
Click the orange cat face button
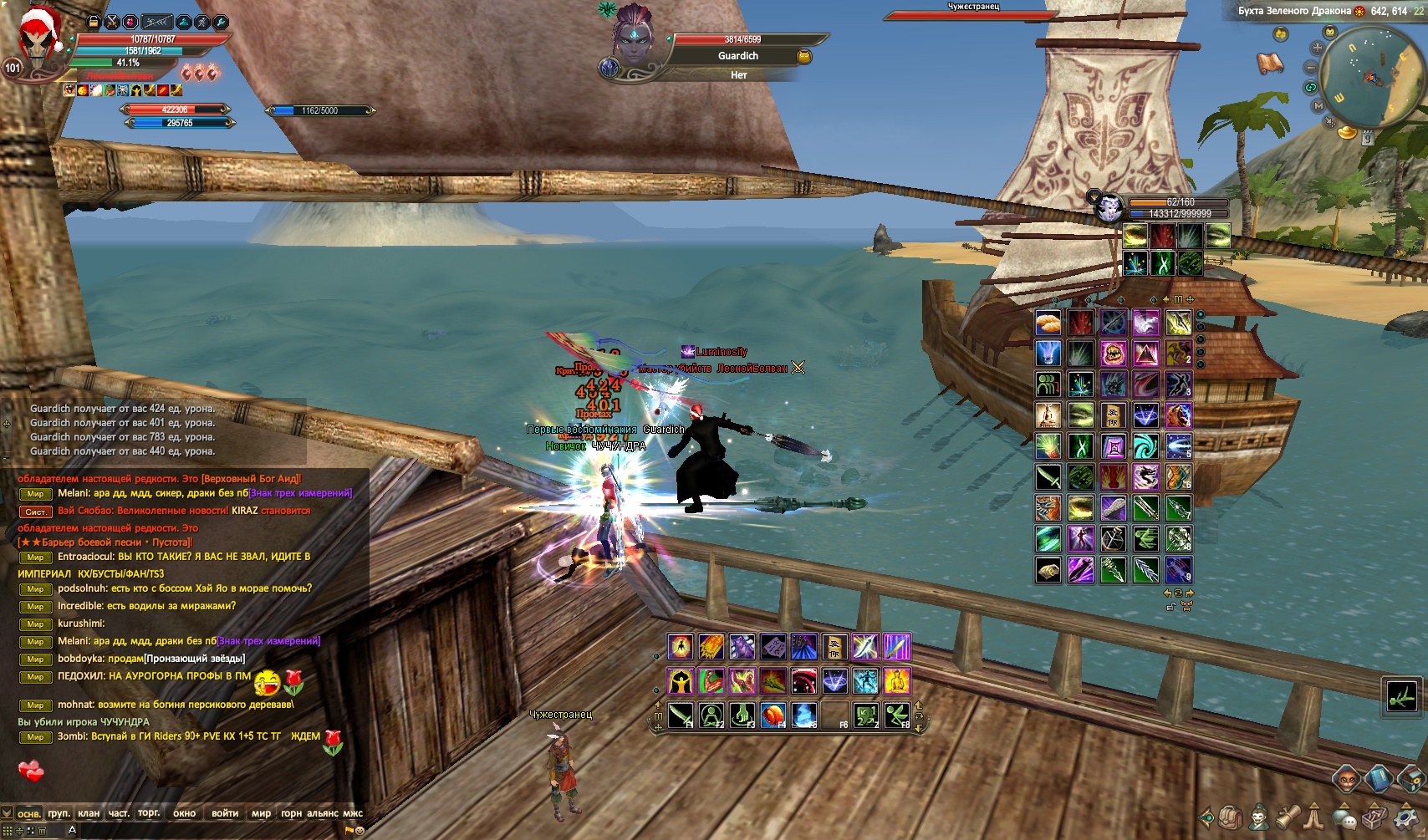(x=1348, y=780)
